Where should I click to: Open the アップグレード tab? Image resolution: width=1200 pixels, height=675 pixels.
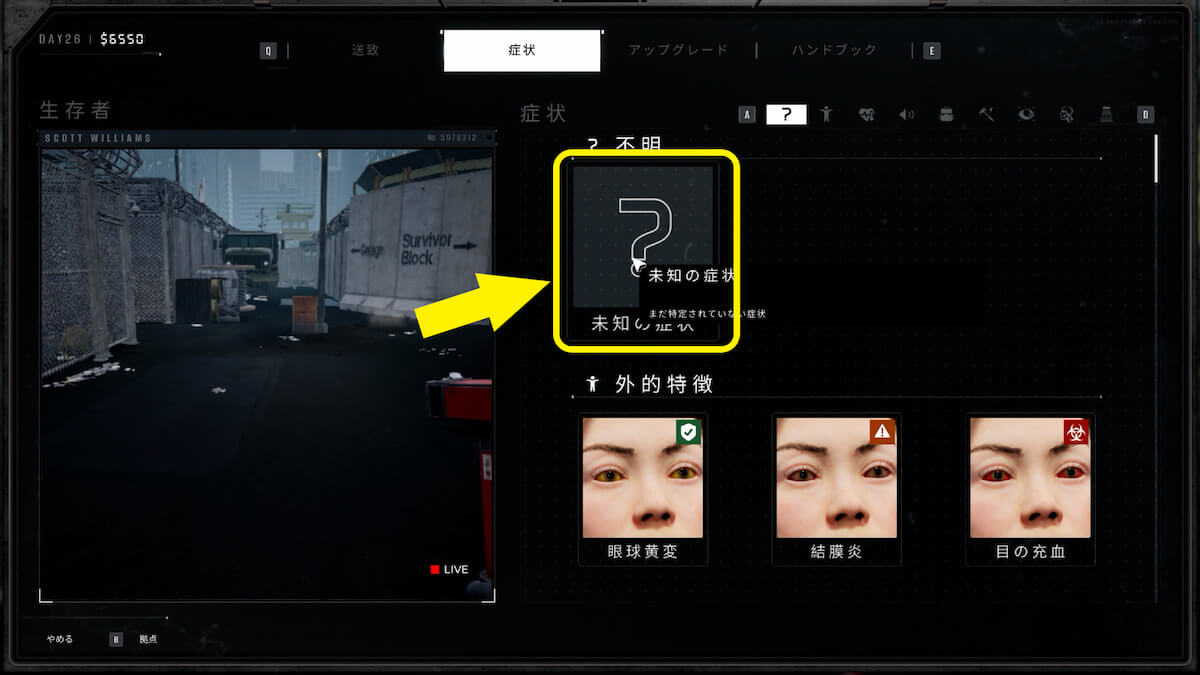(678, 50)
